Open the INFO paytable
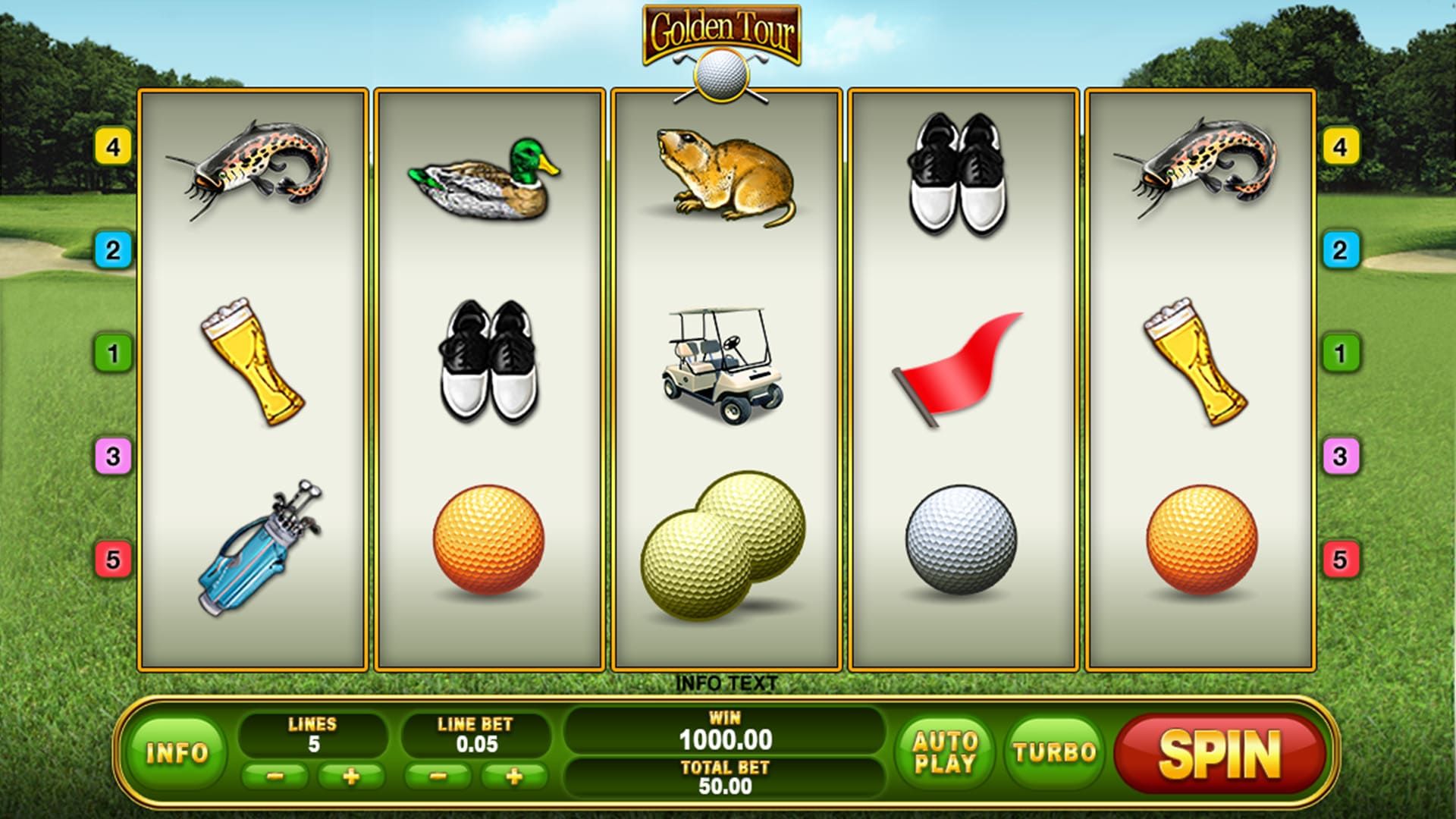 click(x=177, y=752)
